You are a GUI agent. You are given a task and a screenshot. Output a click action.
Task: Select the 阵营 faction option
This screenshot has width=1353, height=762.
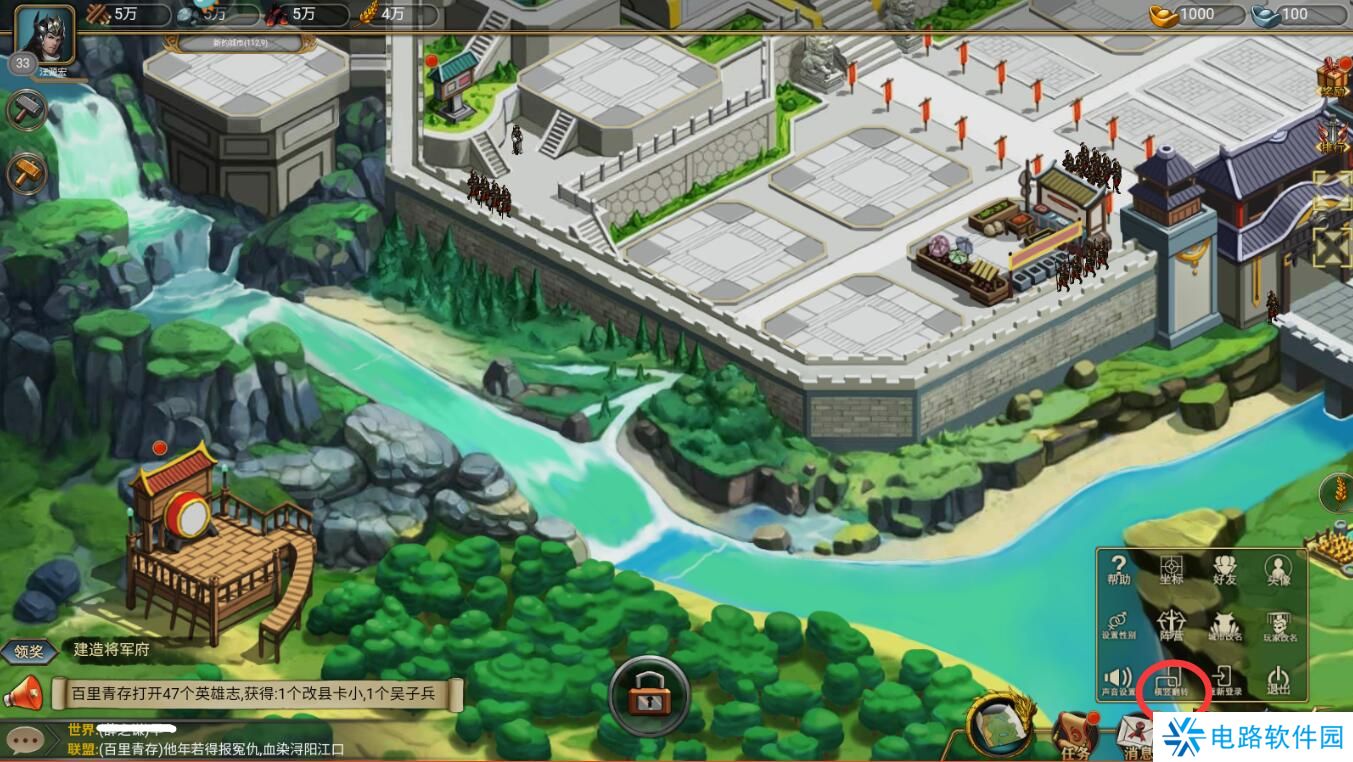pos(1171,627)
